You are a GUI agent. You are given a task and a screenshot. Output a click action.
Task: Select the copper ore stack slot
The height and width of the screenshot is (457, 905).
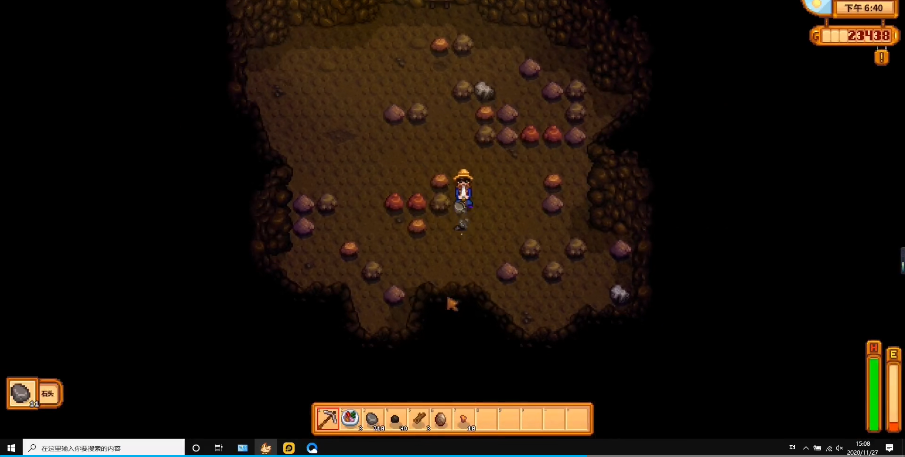(465, 418)
